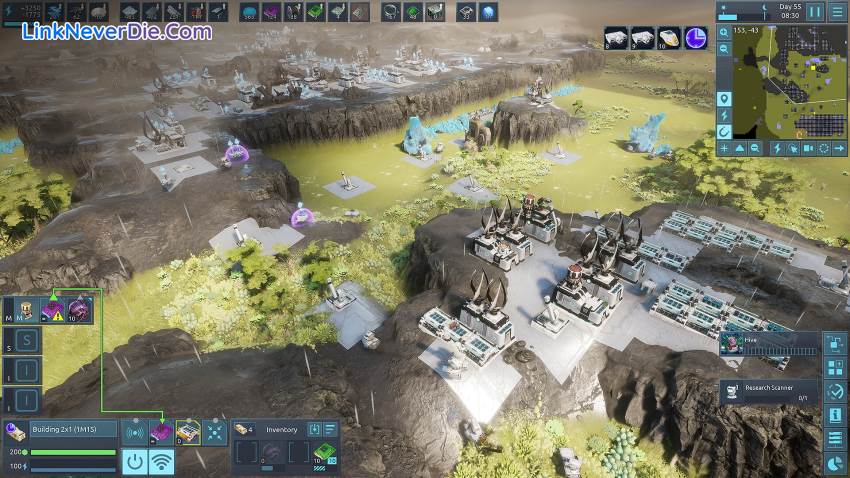Open the pie chart statistics panel
The image size is (850, 478).
click(x=836, y=464)
